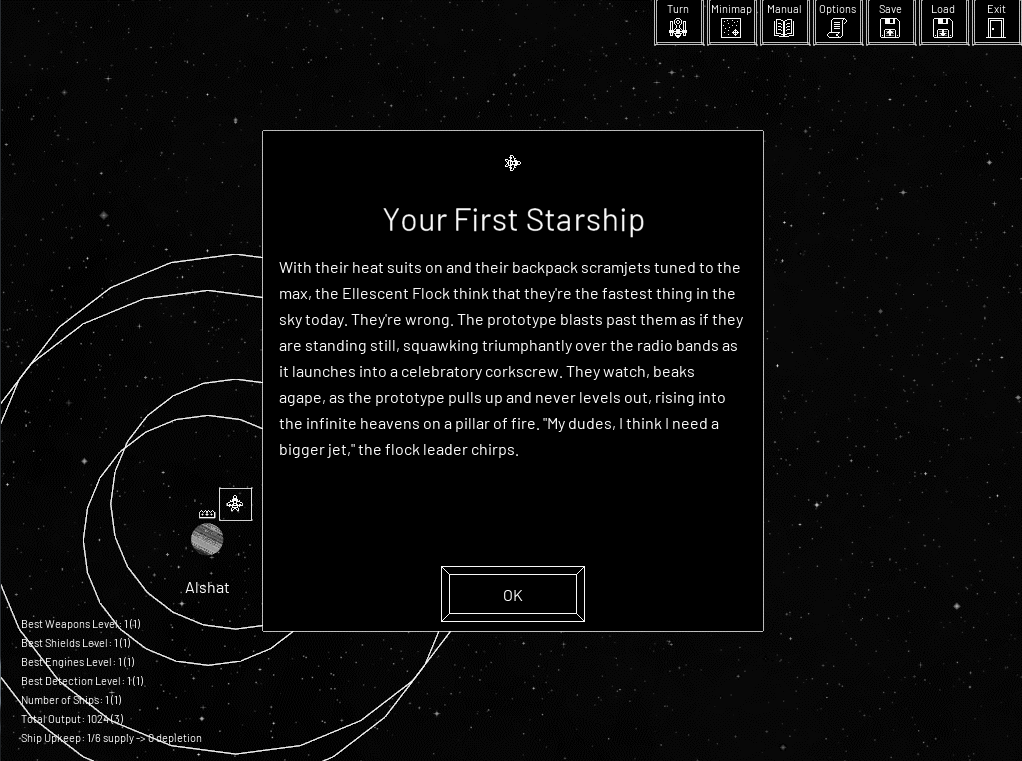1022x761 pixels.
Task: Save the current game
Action: pyautogui.click(x=890, y=22)
